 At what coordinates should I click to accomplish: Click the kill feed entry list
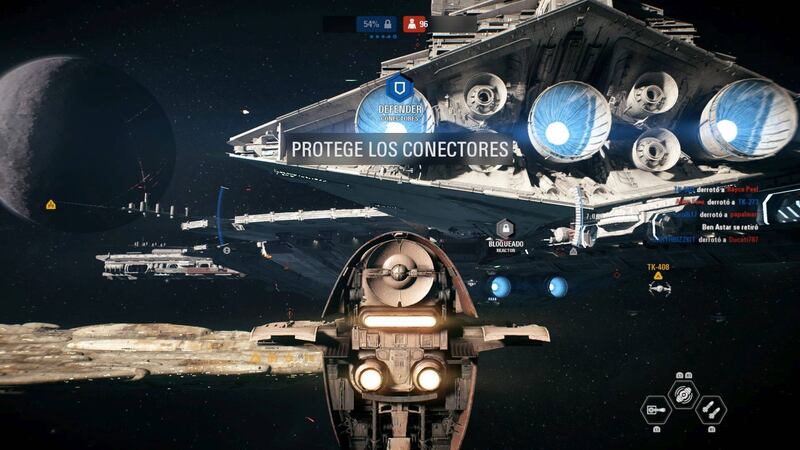tap(713, 213)
